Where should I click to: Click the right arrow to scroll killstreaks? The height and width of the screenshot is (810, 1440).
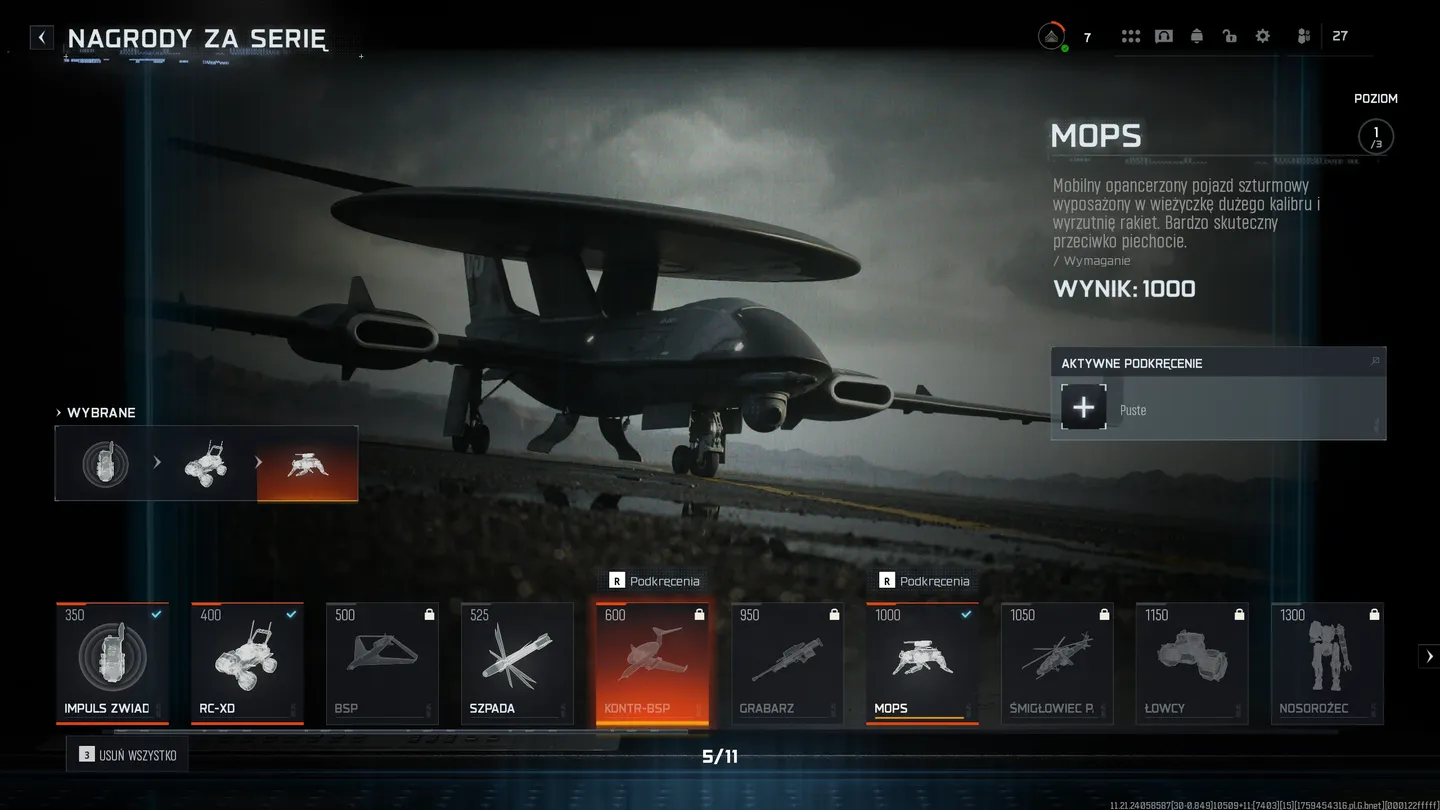pyautogui.click(x=1429, y=656)
